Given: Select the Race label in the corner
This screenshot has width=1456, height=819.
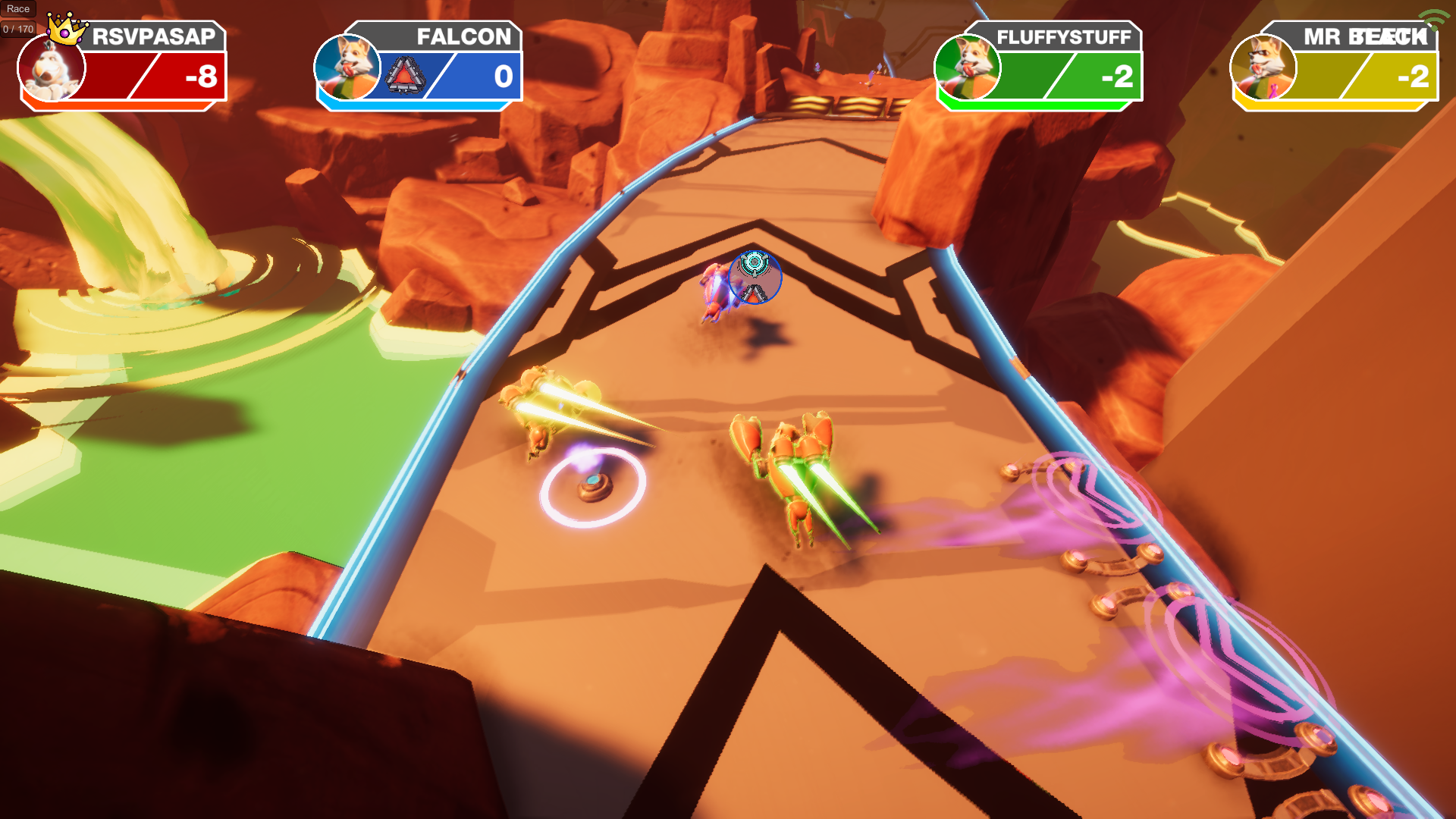Looking at the screenshot, I should coord(17,9).
